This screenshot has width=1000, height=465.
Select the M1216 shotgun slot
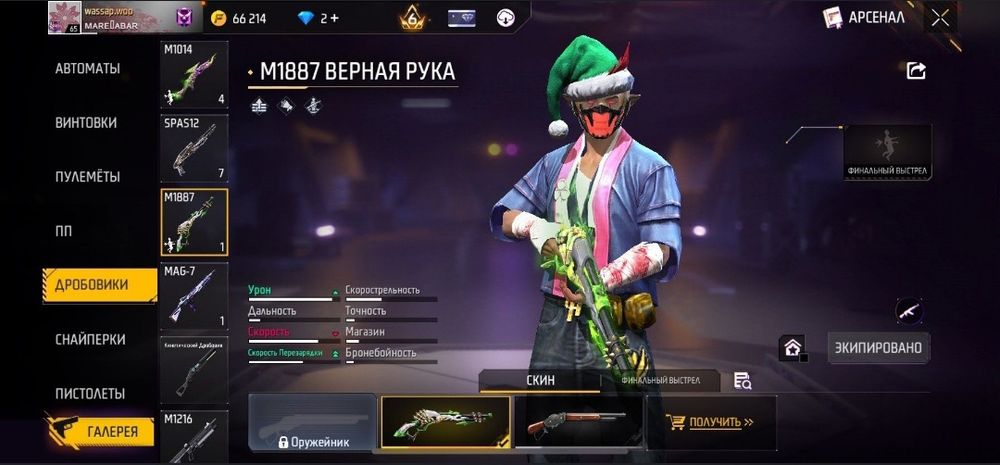tap(194, 436)
